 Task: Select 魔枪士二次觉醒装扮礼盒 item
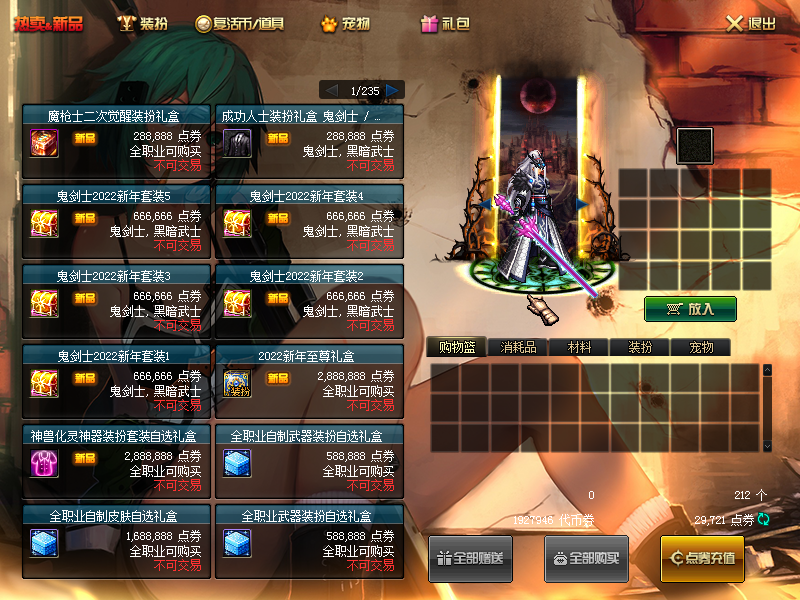point(116,139)
